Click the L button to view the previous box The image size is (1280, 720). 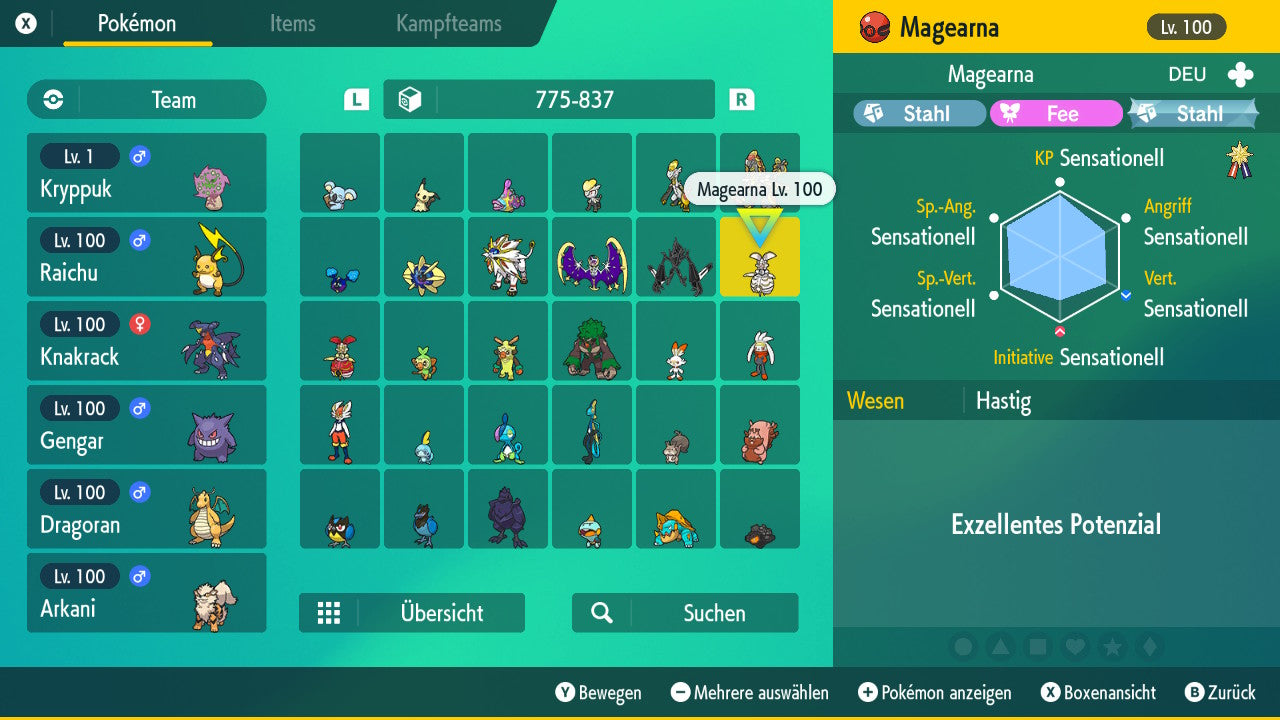click(355, 99)
